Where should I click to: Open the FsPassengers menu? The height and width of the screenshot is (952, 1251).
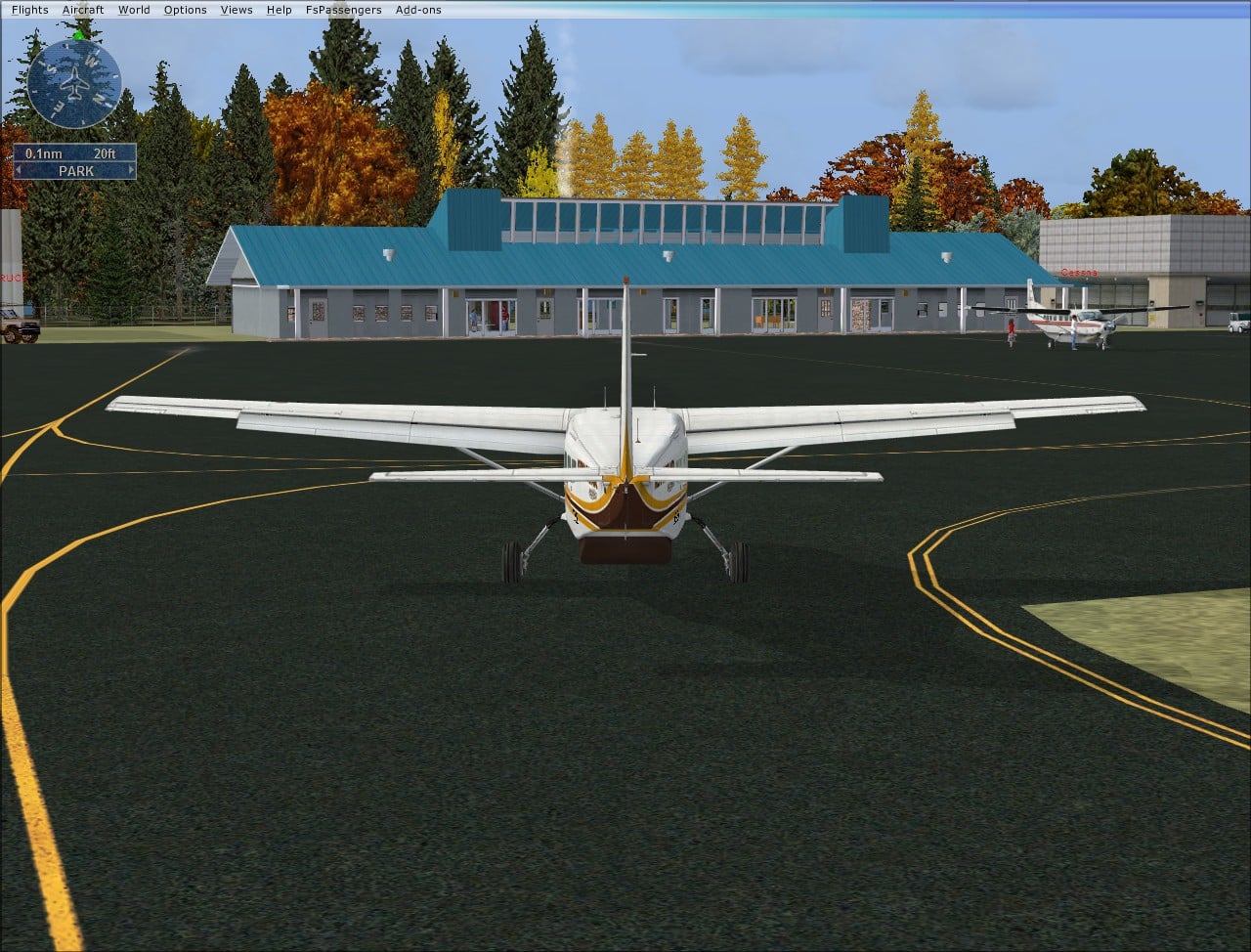pyautogui.click(x=343, y=9)
